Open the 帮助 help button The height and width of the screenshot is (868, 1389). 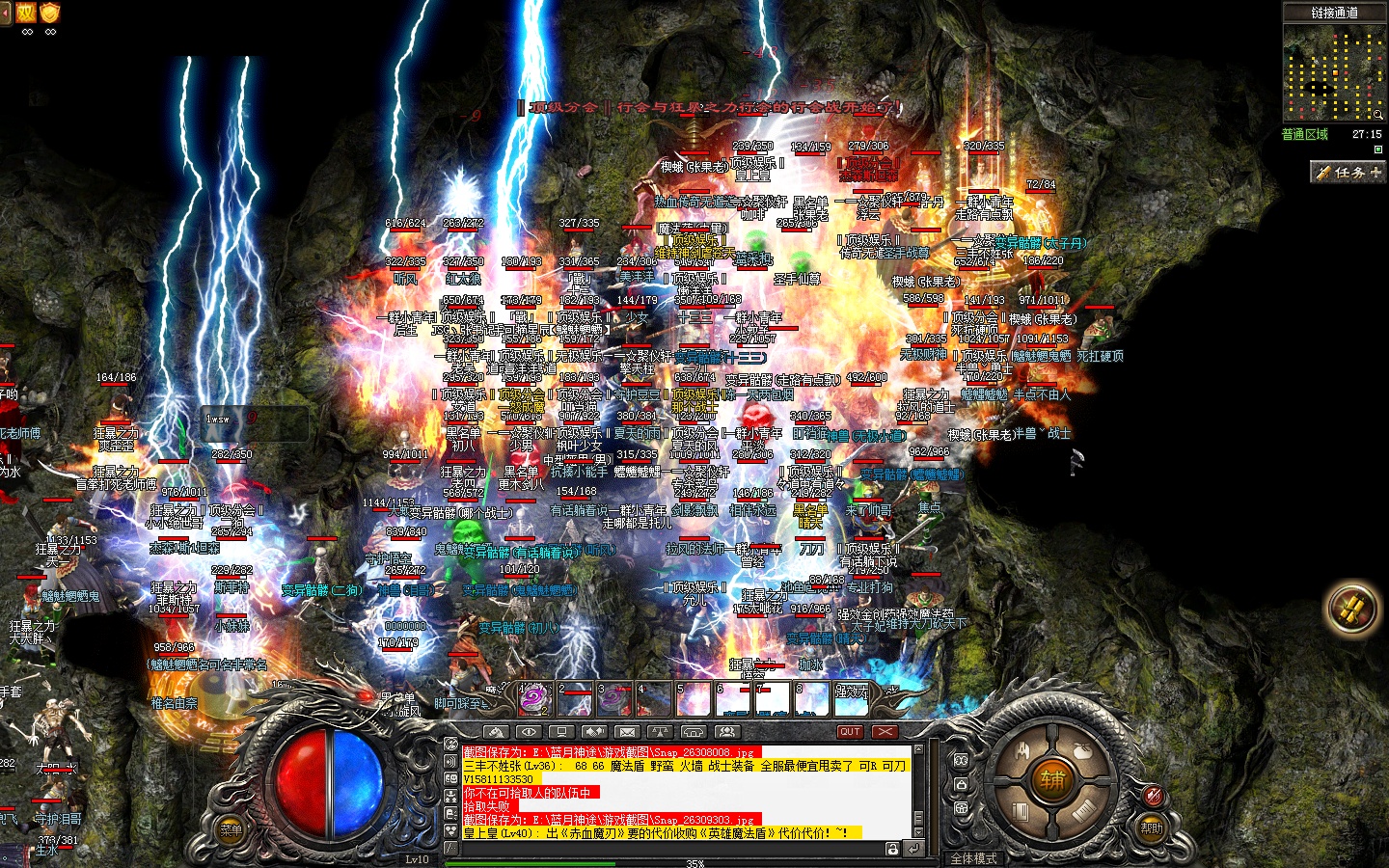1152,827
